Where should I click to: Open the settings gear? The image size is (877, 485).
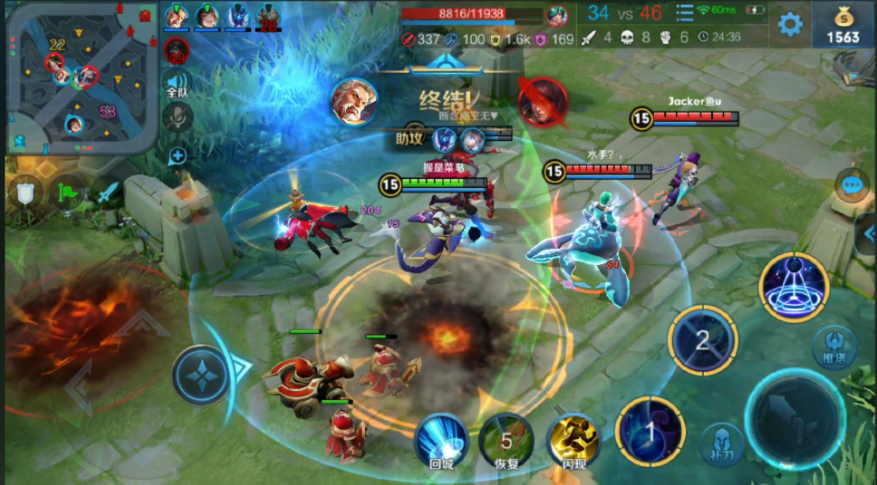(x=790, y=24)
